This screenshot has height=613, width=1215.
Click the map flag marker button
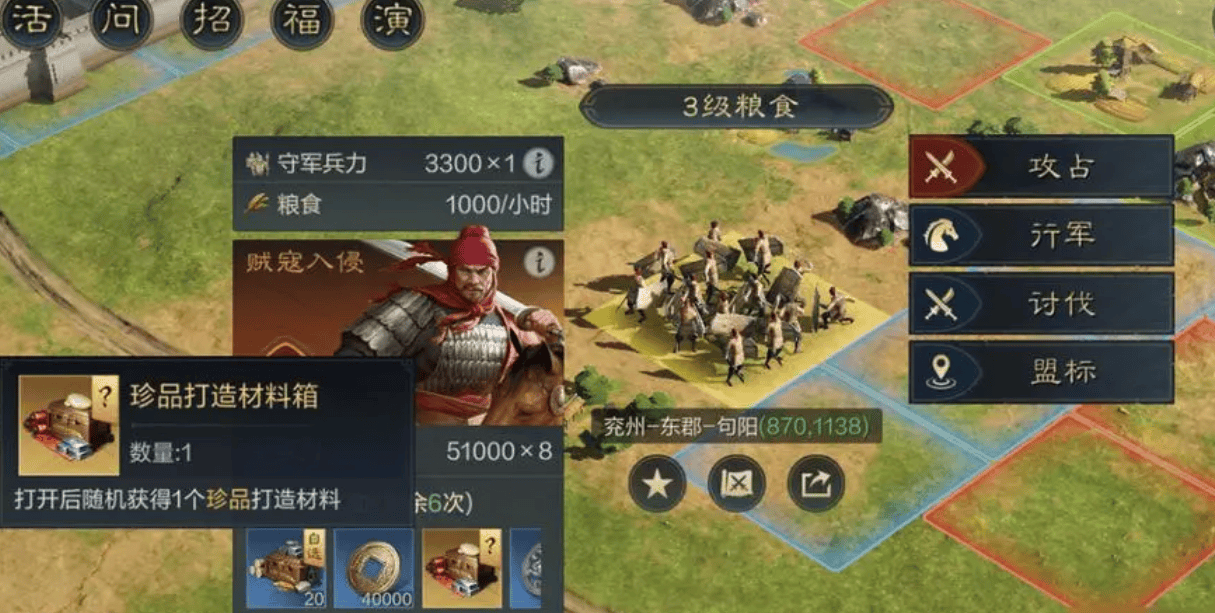tap(736, 485)
